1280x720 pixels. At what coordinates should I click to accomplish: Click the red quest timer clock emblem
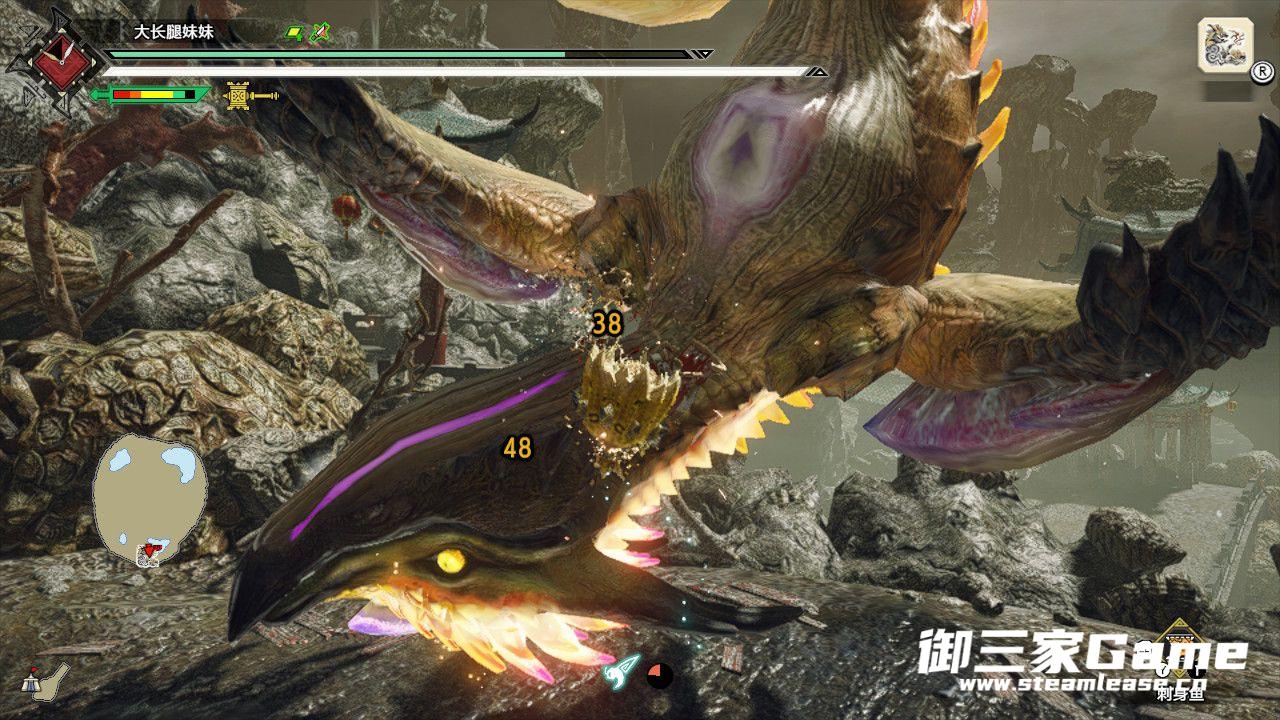(53, 60)
